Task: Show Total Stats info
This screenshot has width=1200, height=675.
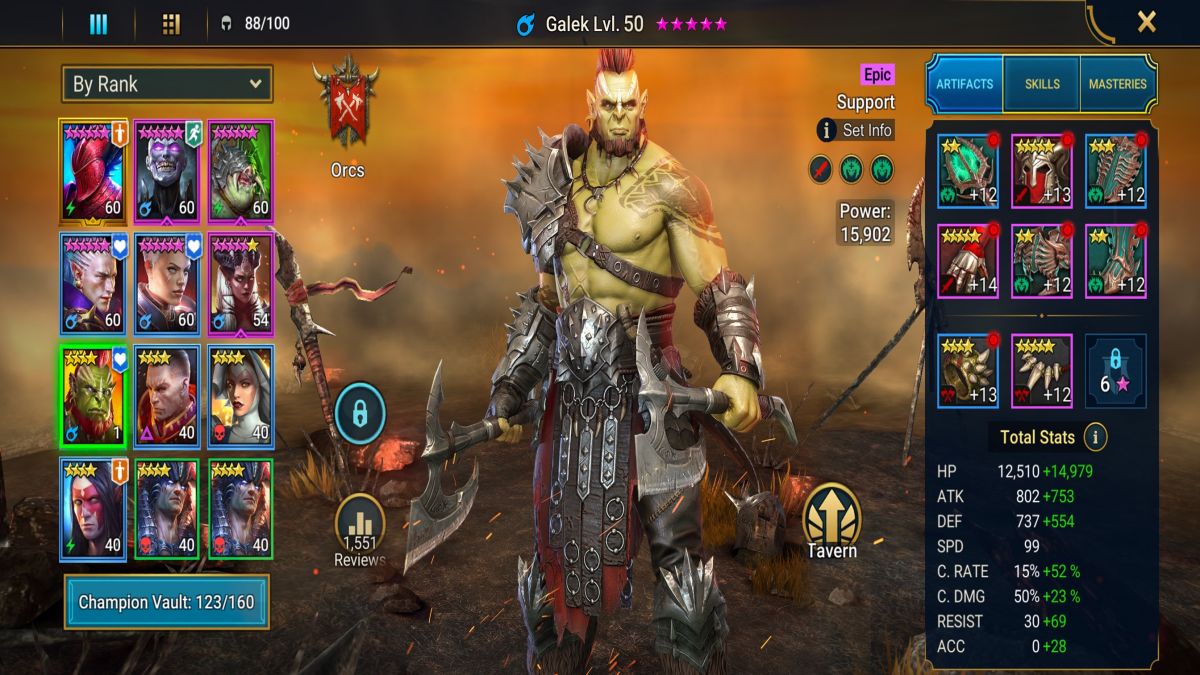Action: [x=1096, y=437]
